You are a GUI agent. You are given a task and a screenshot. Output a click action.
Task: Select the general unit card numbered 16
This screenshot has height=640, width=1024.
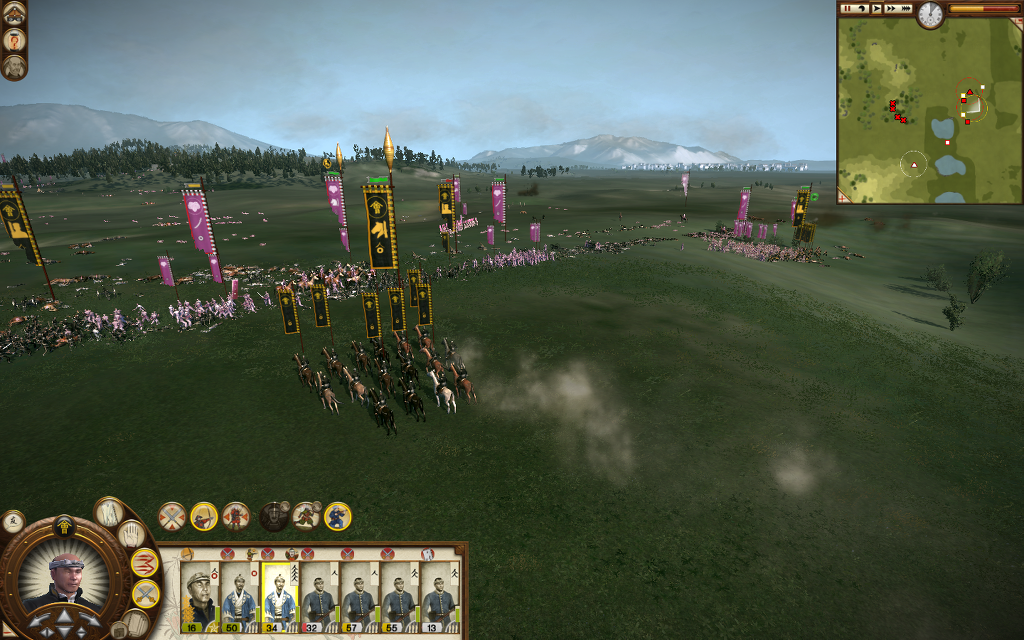pos(199,595)
